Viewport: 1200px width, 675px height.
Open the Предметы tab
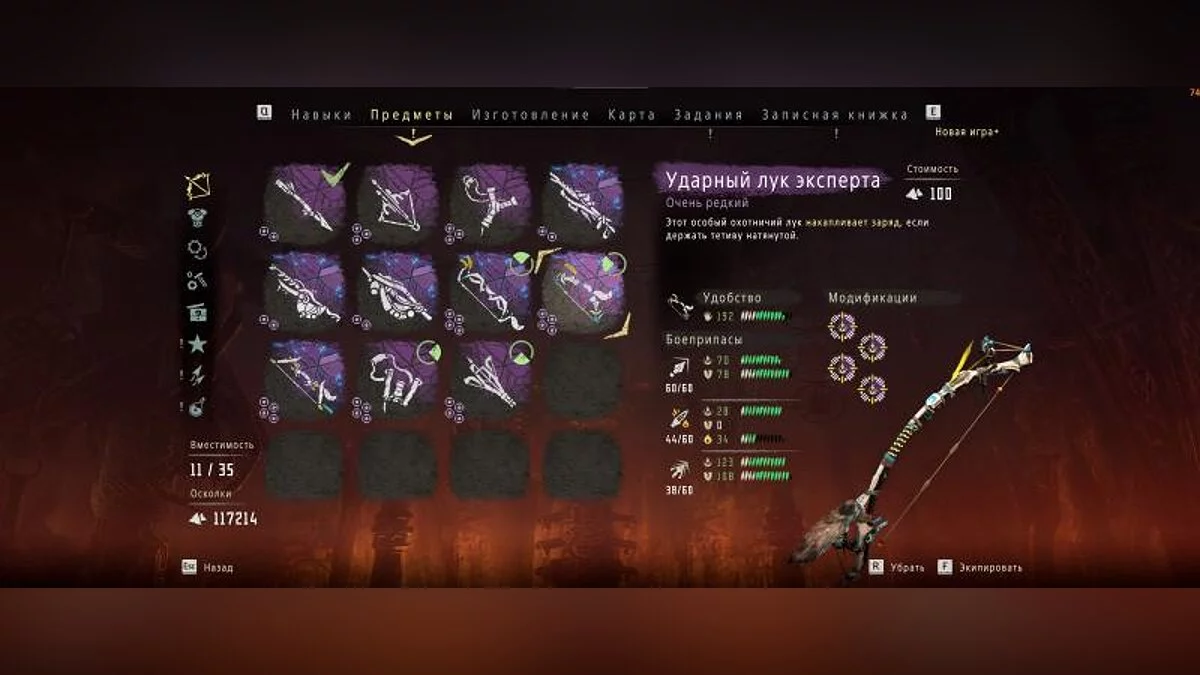click(x=411, y=115)
